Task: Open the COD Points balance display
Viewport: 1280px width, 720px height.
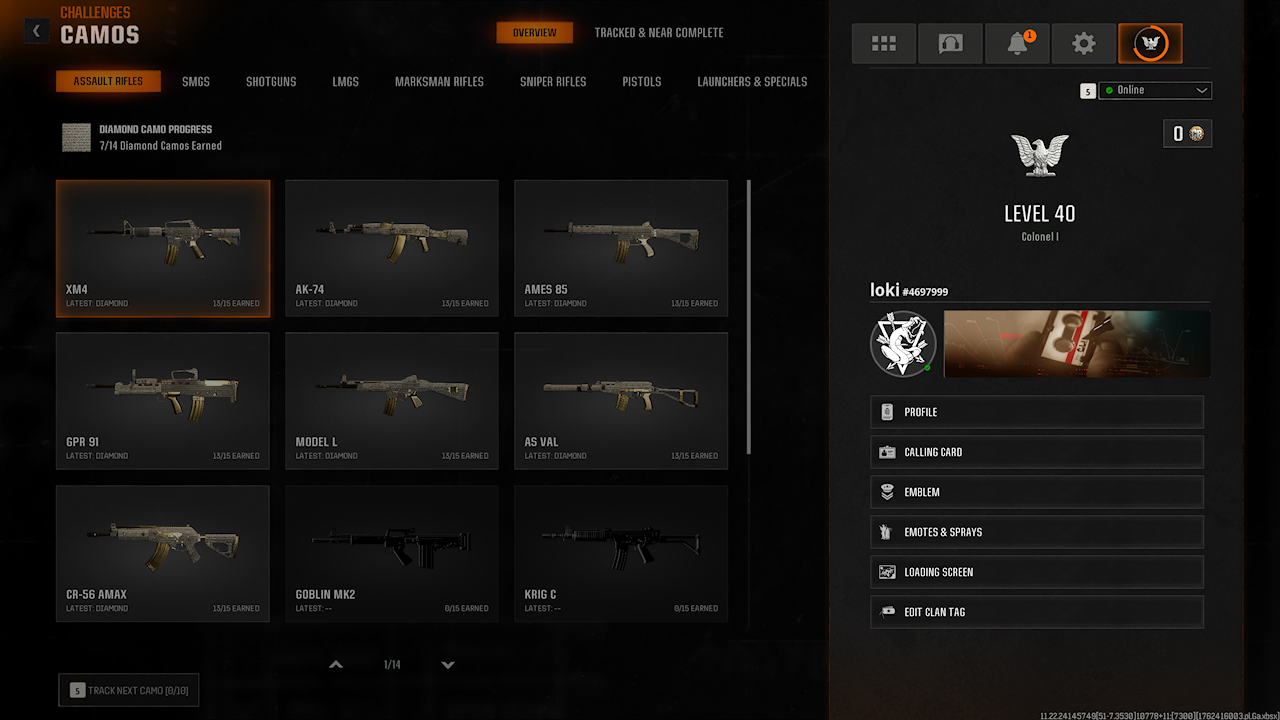Action: [x=1187, y=133]
